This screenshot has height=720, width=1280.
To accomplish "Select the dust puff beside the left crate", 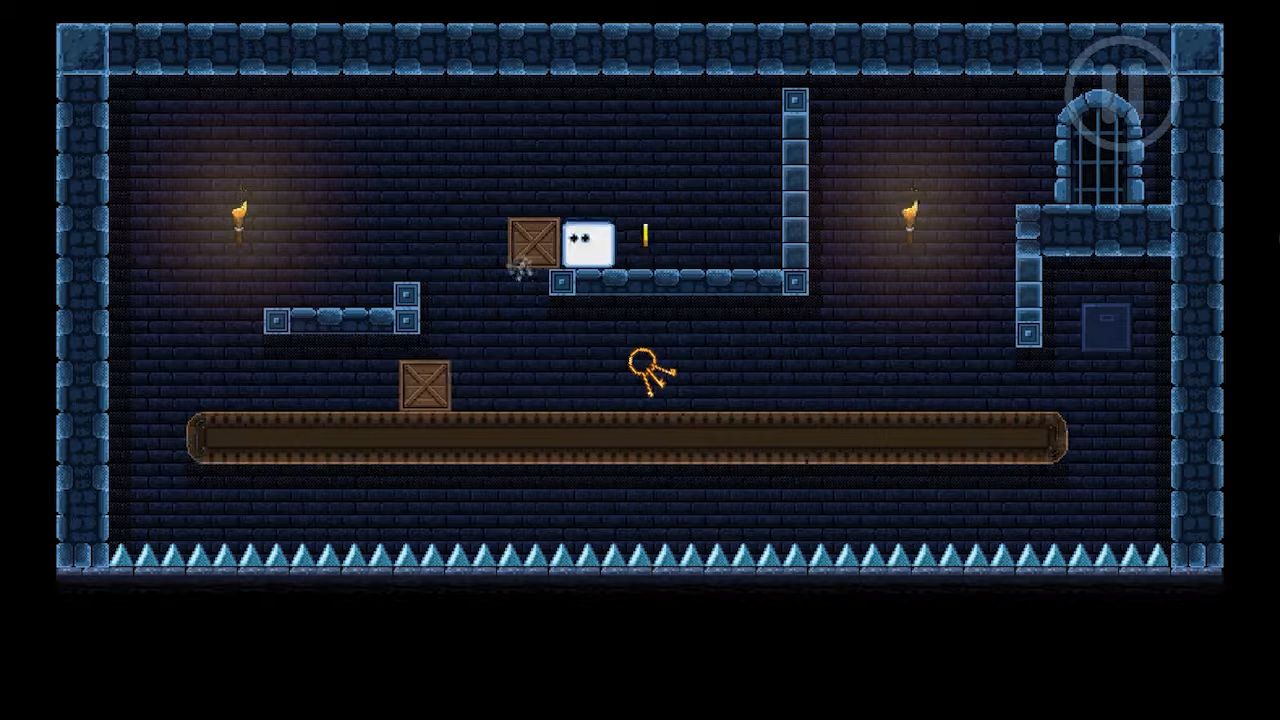I will coord(520,272).
